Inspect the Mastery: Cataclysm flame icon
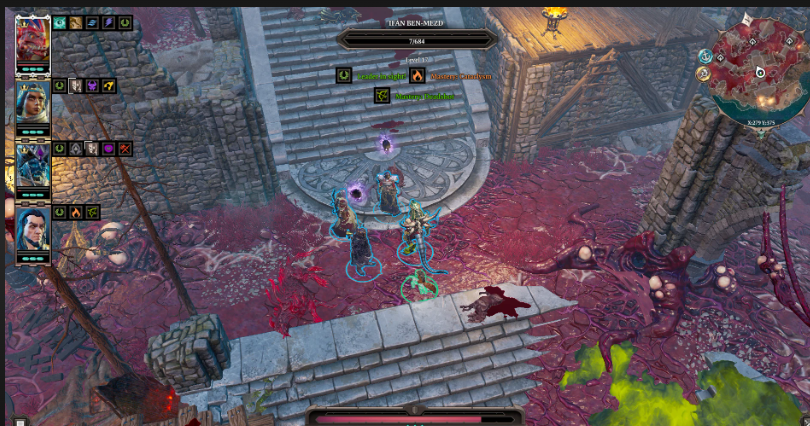Viewport: 810px width, 426px height. [417, 75]
